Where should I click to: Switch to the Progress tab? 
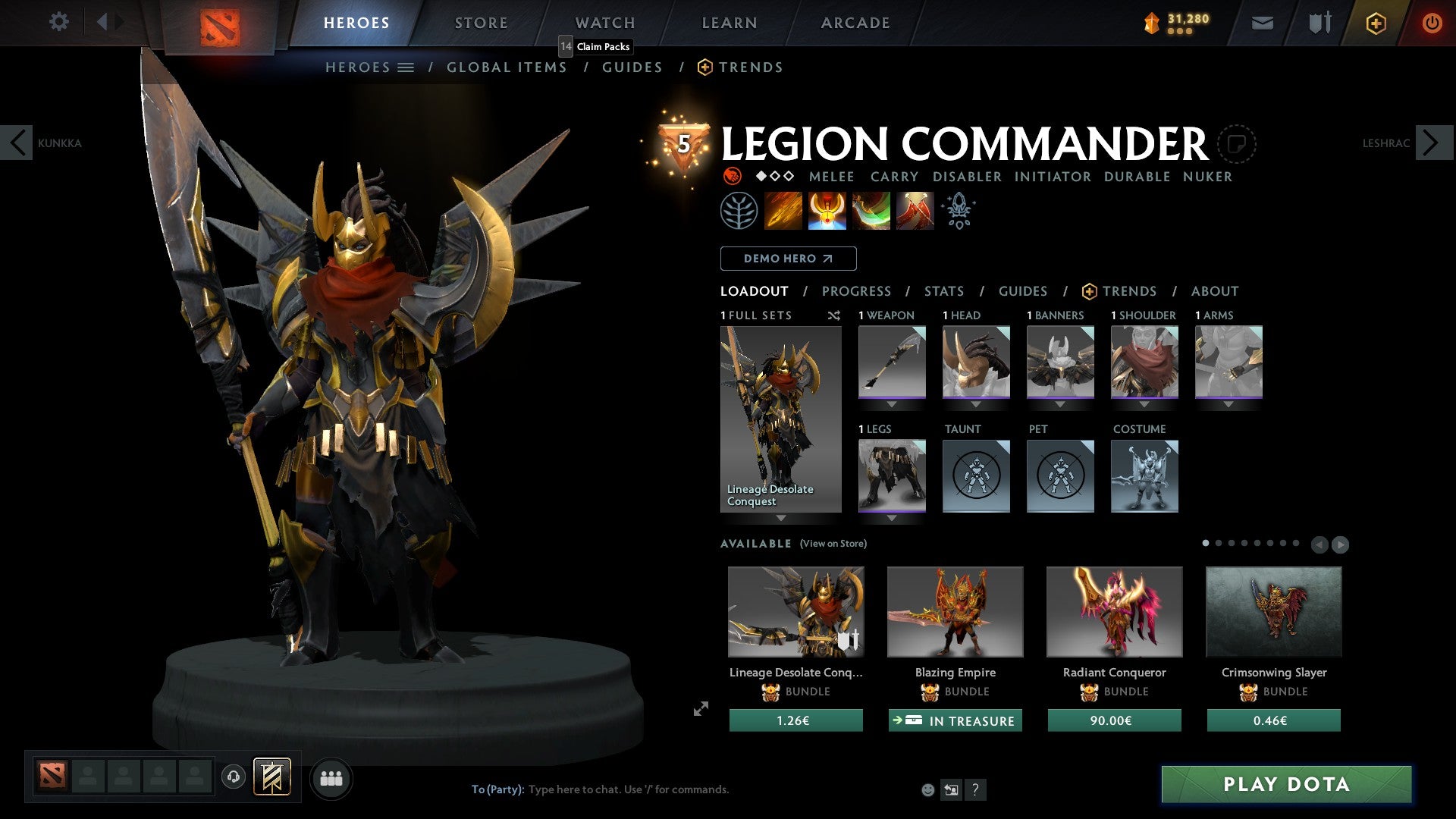click(857, 291)
